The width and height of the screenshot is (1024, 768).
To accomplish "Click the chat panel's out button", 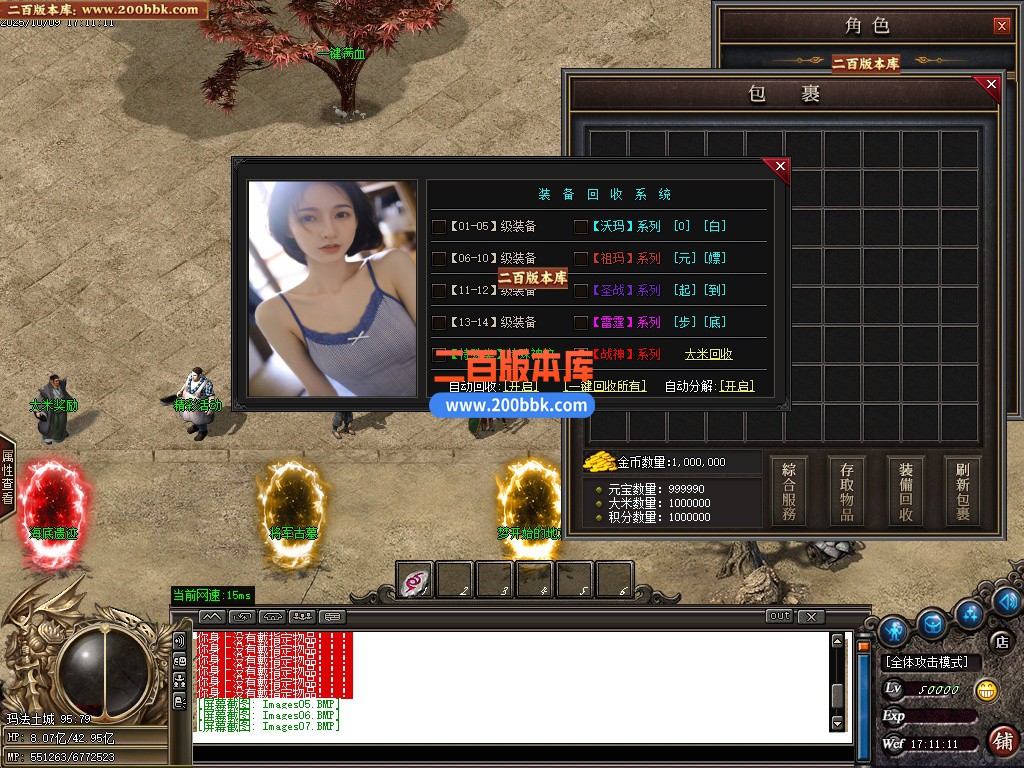I will (x=780, y=616).
